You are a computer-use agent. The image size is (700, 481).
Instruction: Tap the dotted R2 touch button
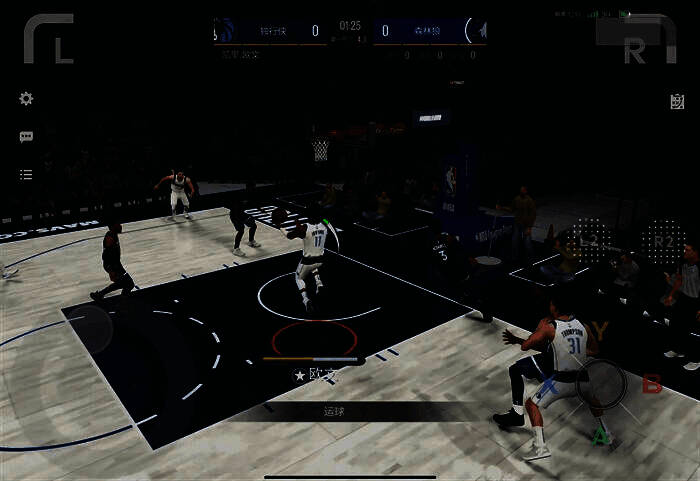[x=663, y=241]
